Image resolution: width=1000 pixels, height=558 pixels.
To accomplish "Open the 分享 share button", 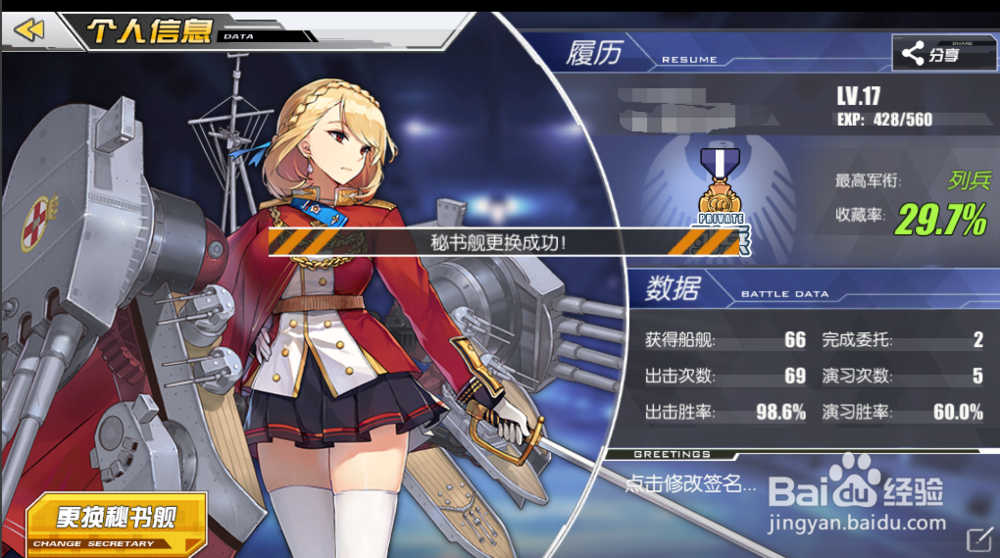I will click(932, 54).
